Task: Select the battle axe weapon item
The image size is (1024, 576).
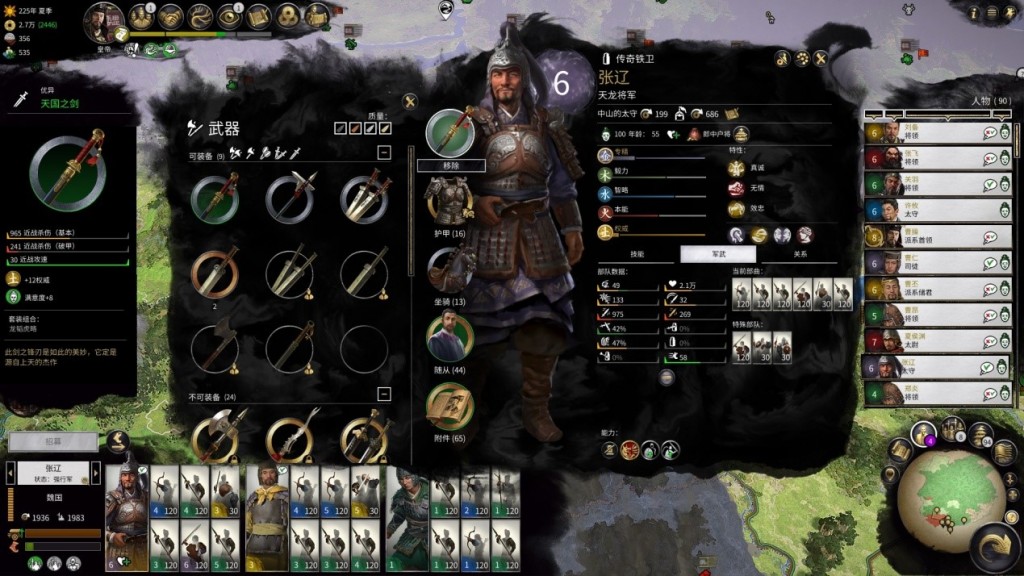Action: point(215,347)
